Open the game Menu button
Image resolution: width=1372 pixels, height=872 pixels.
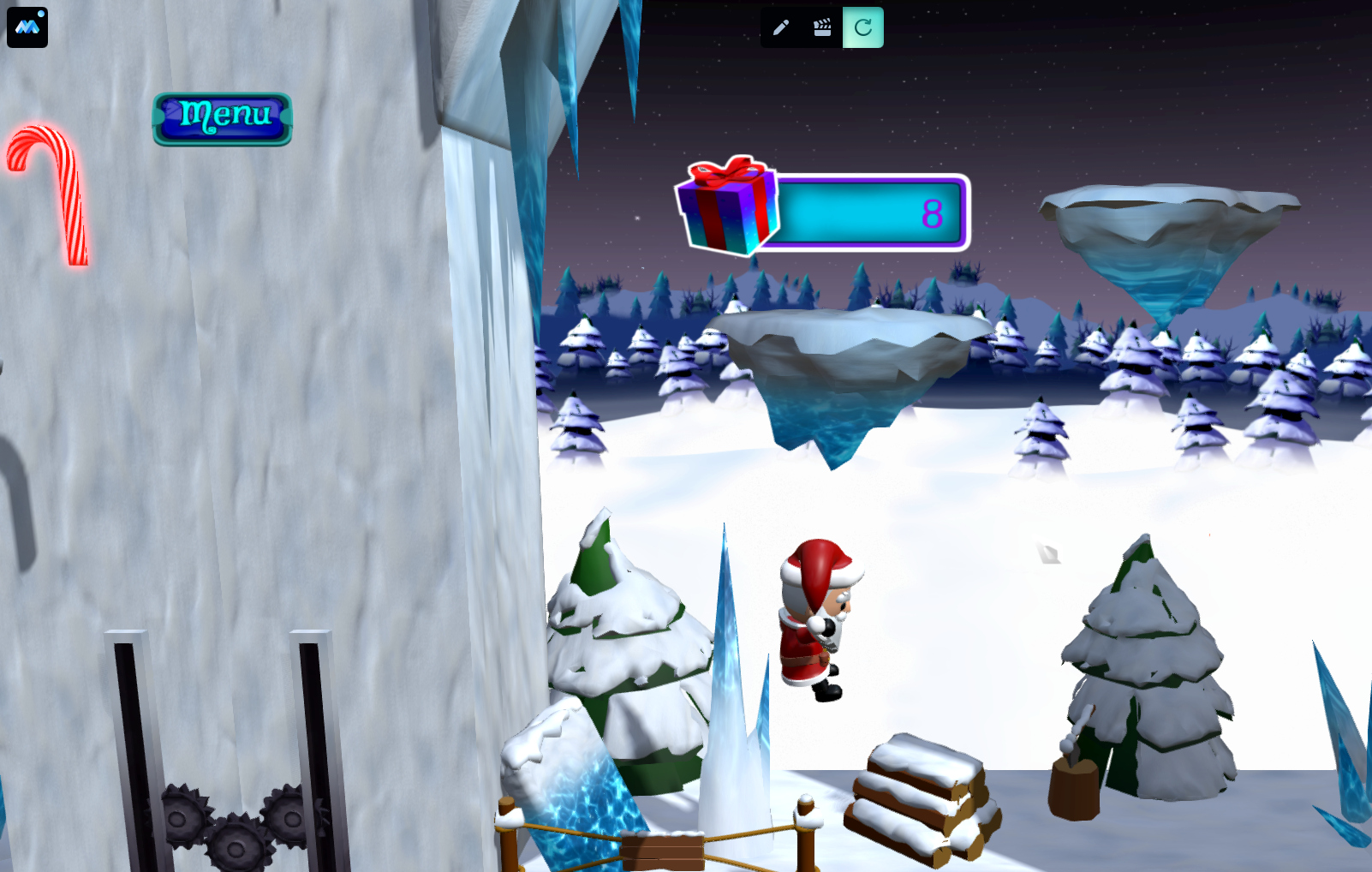(x=223, y=118)
